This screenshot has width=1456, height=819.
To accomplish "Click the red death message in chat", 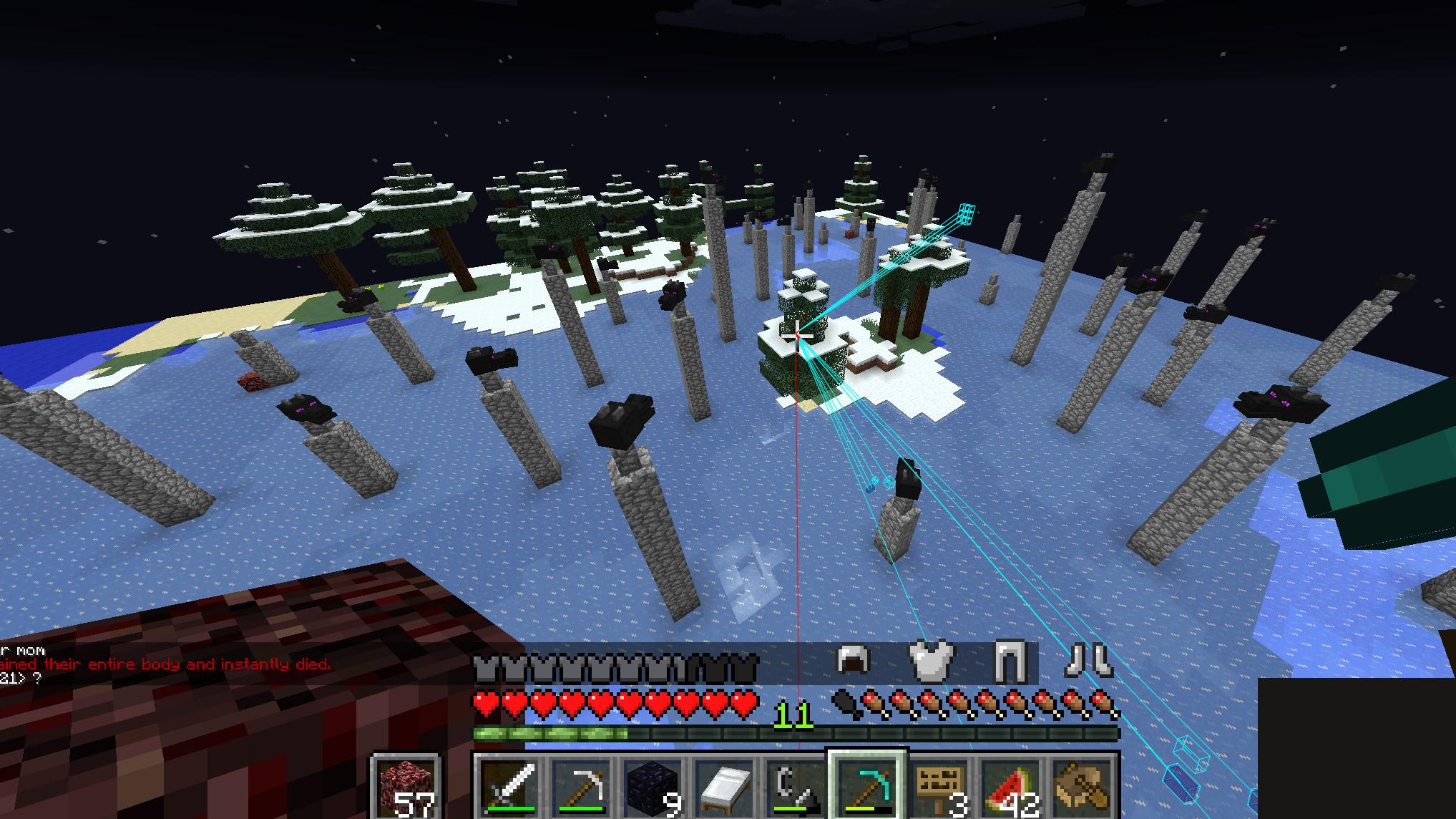I will click(165, 664).
